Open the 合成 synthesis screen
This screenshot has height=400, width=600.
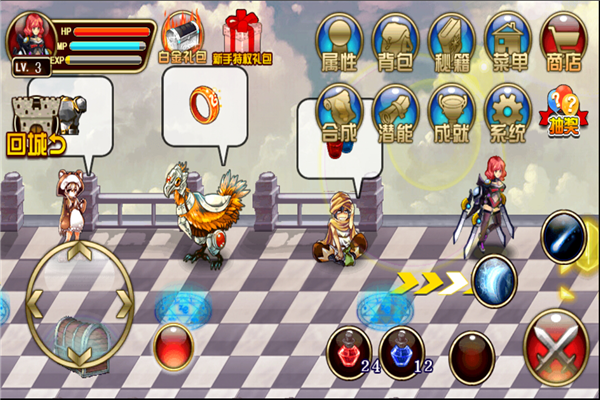339,112
